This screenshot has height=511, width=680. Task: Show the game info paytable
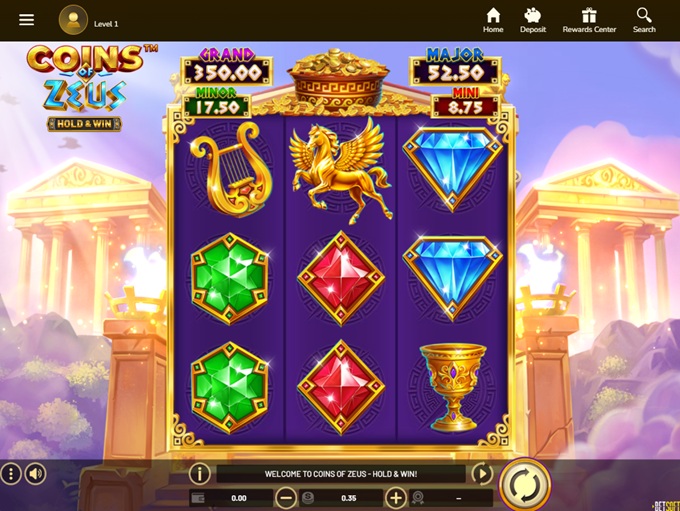(x=199, y=474)
